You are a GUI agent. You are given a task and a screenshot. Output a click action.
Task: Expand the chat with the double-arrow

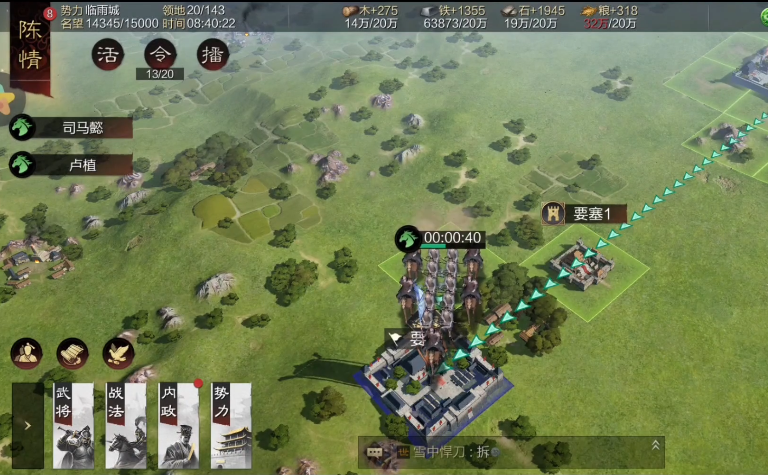[x=655, y=446]
